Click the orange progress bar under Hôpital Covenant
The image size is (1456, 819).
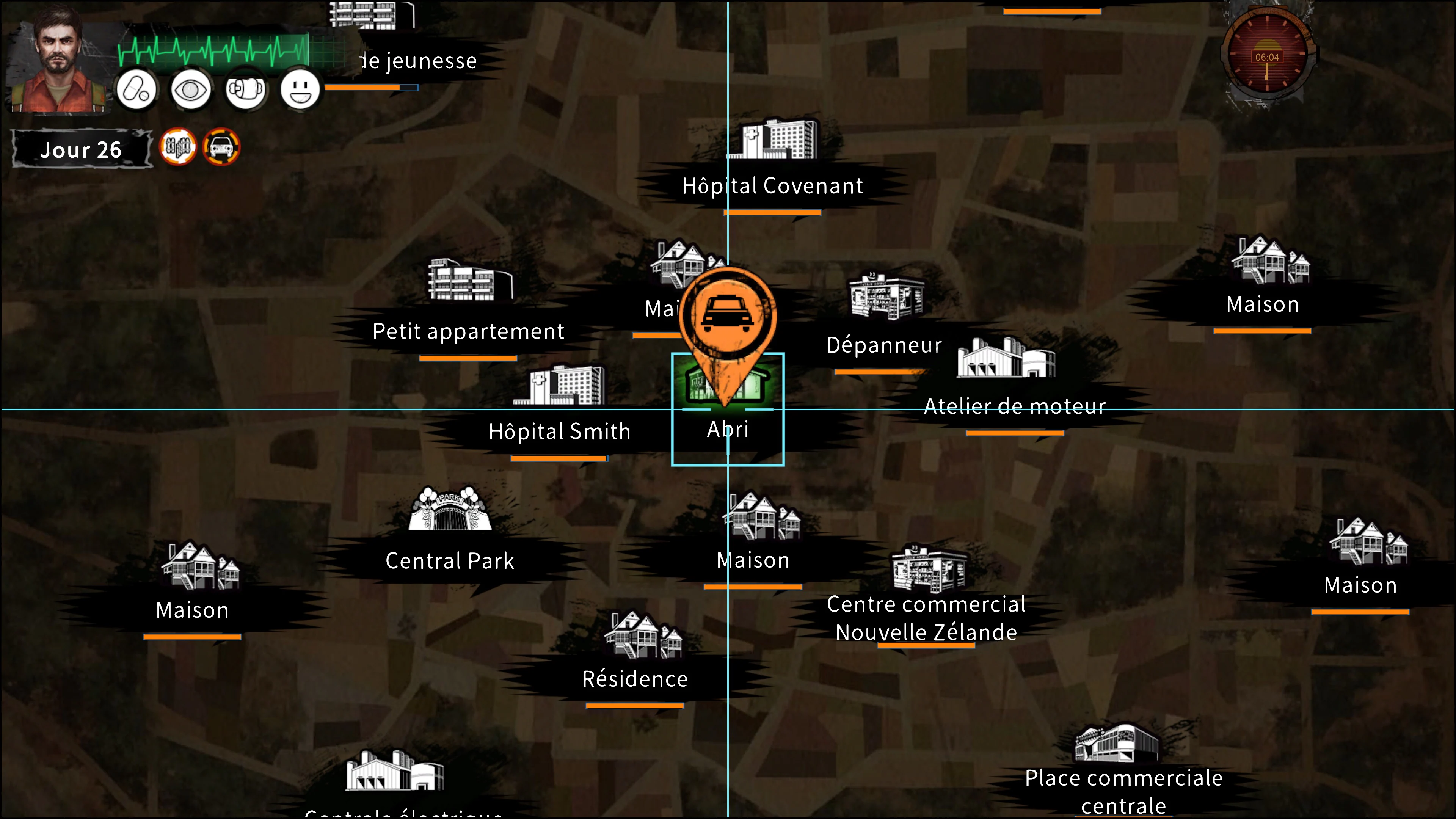(772, 213)
